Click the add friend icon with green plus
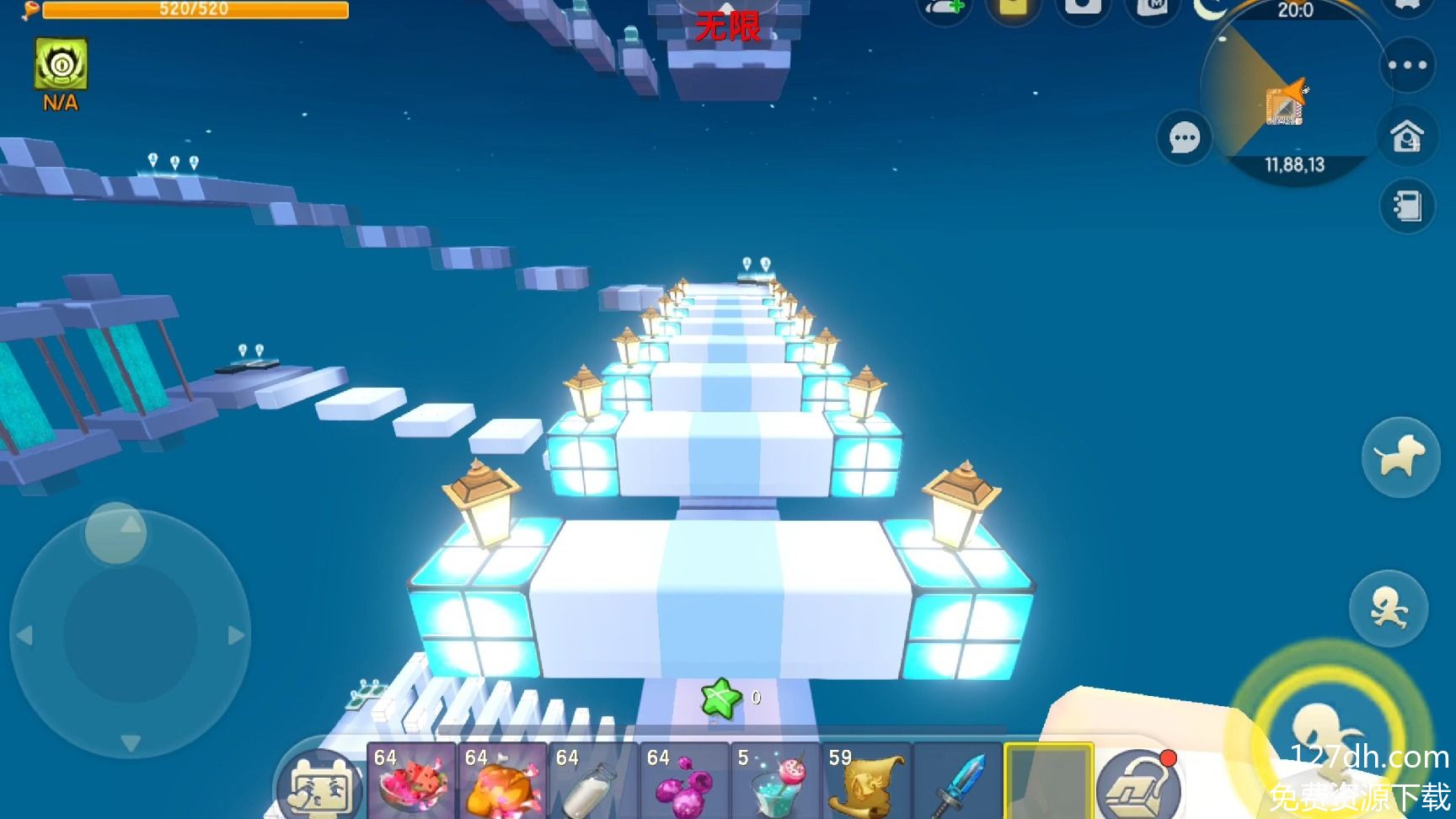Screen dimensions: 1456x819 click(945, 8)
